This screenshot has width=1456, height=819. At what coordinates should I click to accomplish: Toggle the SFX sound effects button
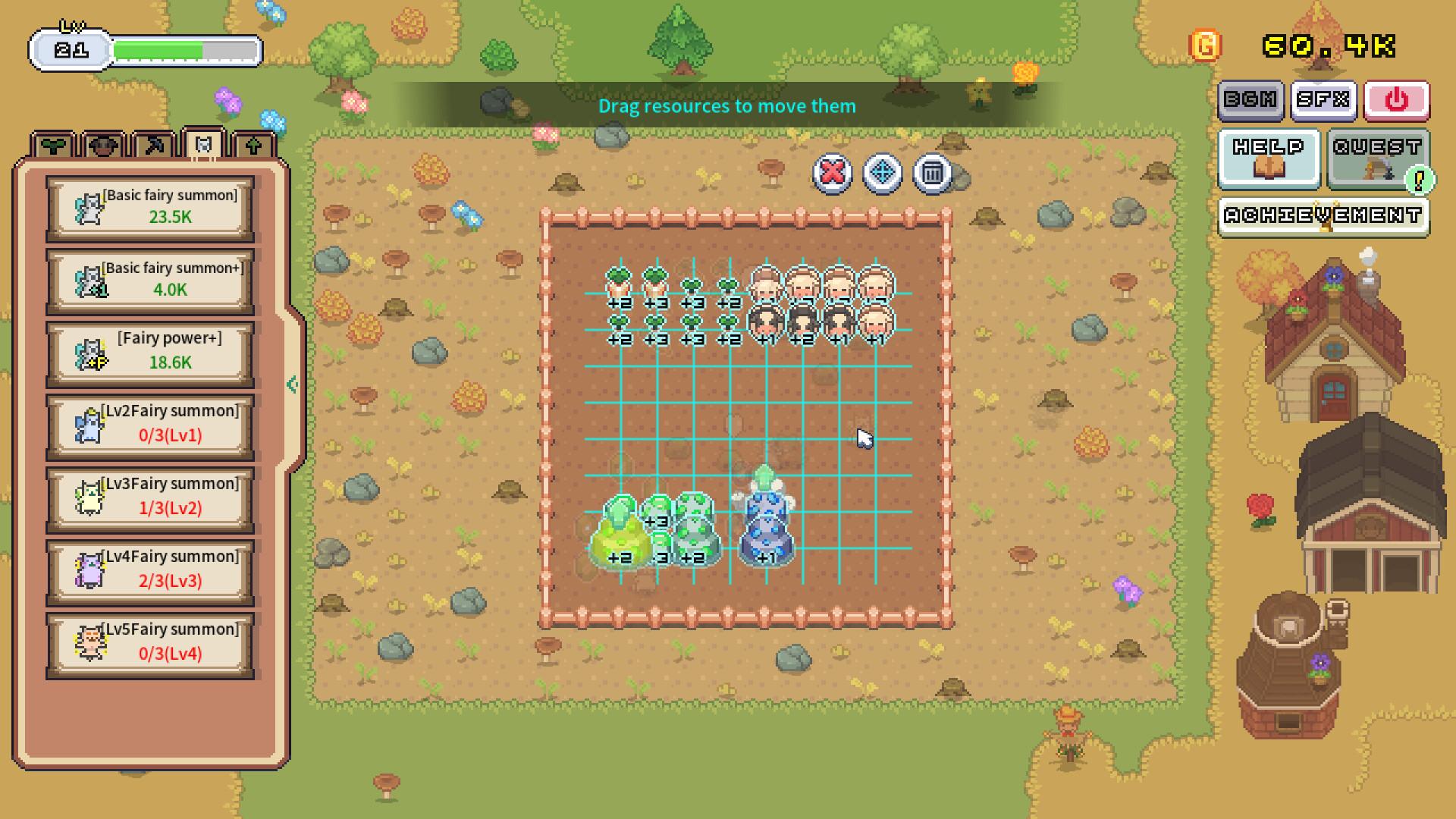[1323, 99]
